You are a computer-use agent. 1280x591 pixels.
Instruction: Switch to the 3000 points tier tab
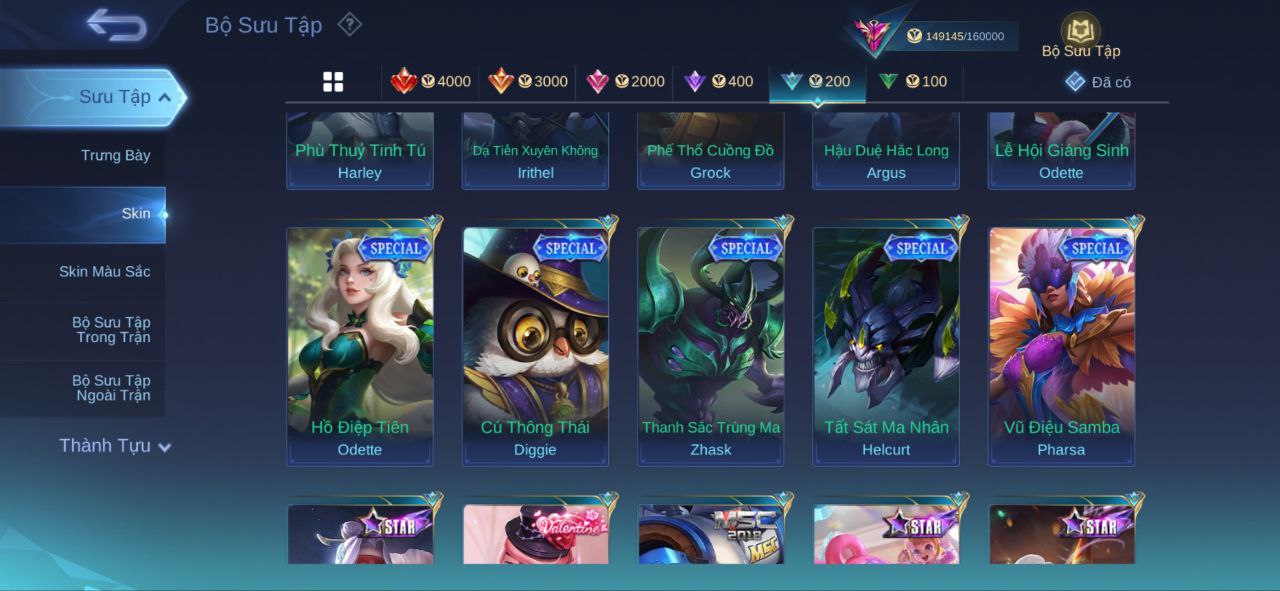[x=528, y=82]
